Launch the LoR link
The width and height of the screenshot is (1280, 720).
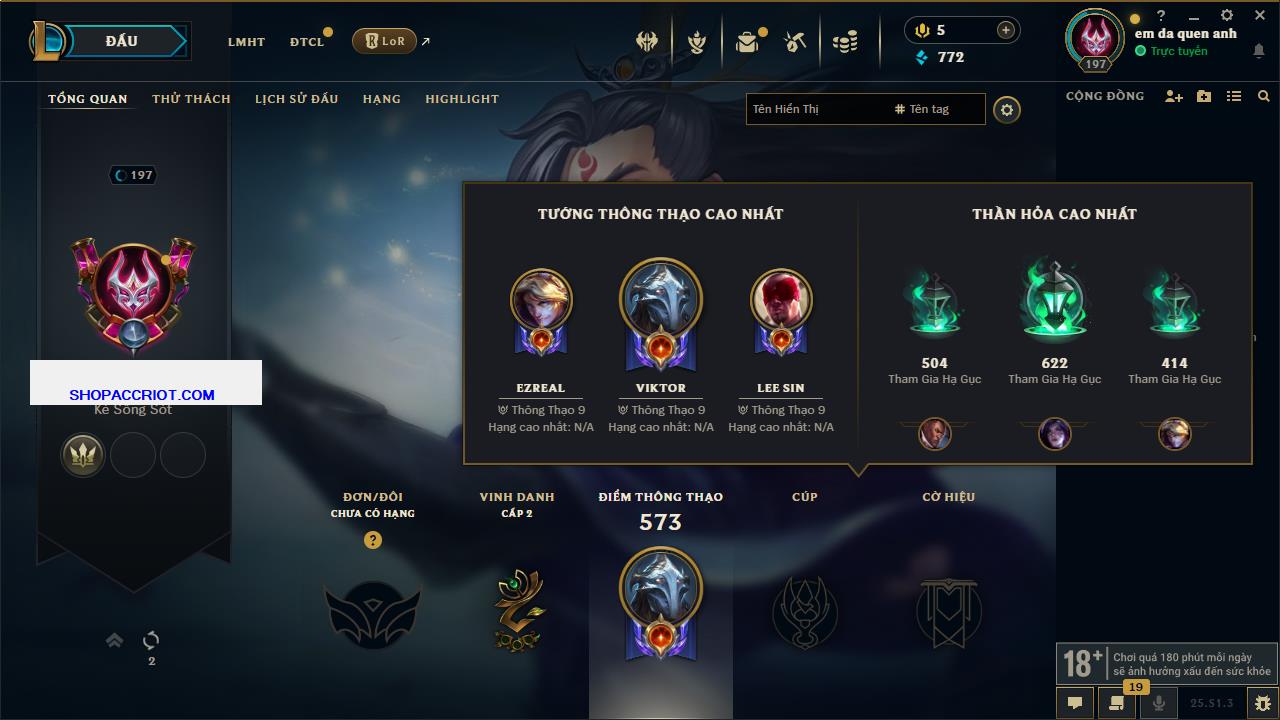385,41
